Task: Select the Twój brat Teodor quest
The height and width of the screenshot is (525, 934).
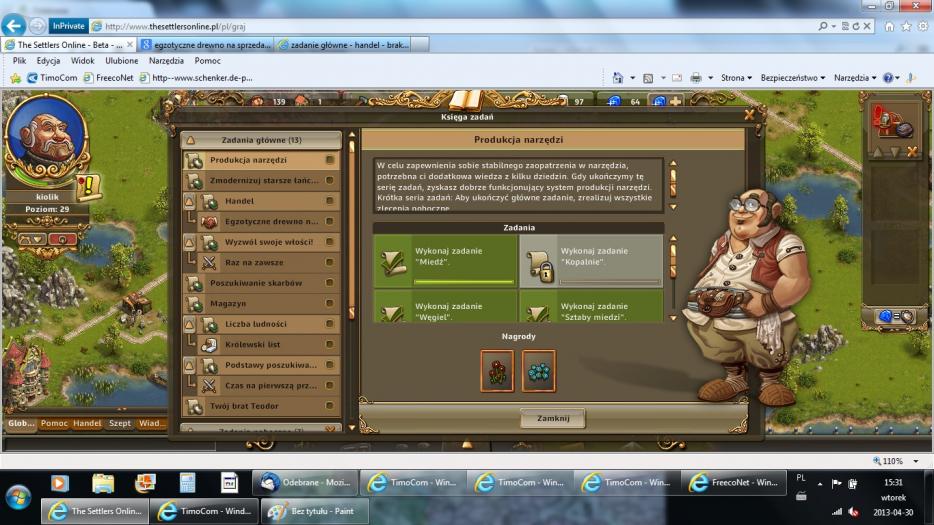Action: click(x=262, y=406)
